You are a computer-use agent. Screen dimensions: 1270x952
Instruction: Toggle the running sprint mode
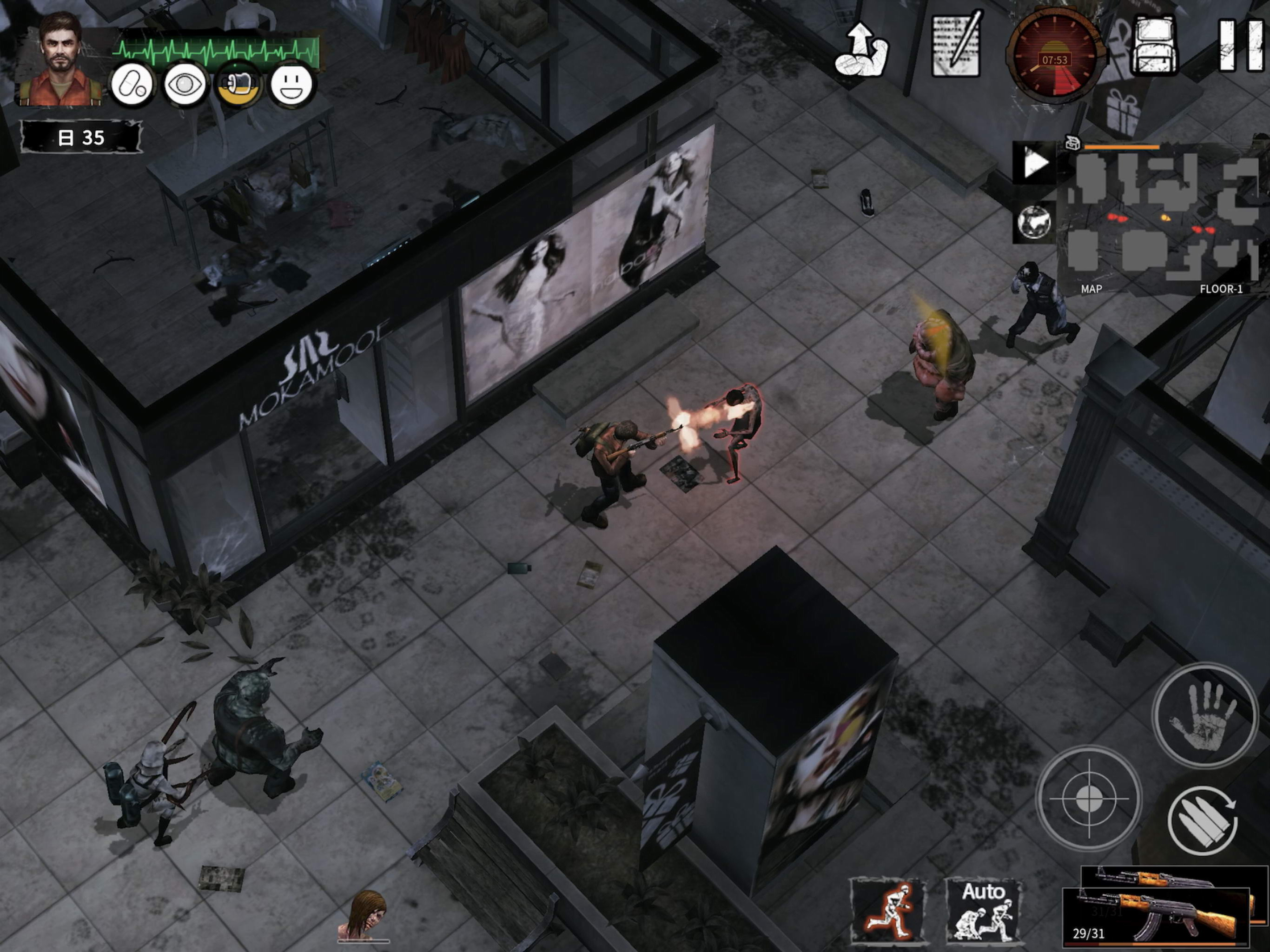[888, 911]
